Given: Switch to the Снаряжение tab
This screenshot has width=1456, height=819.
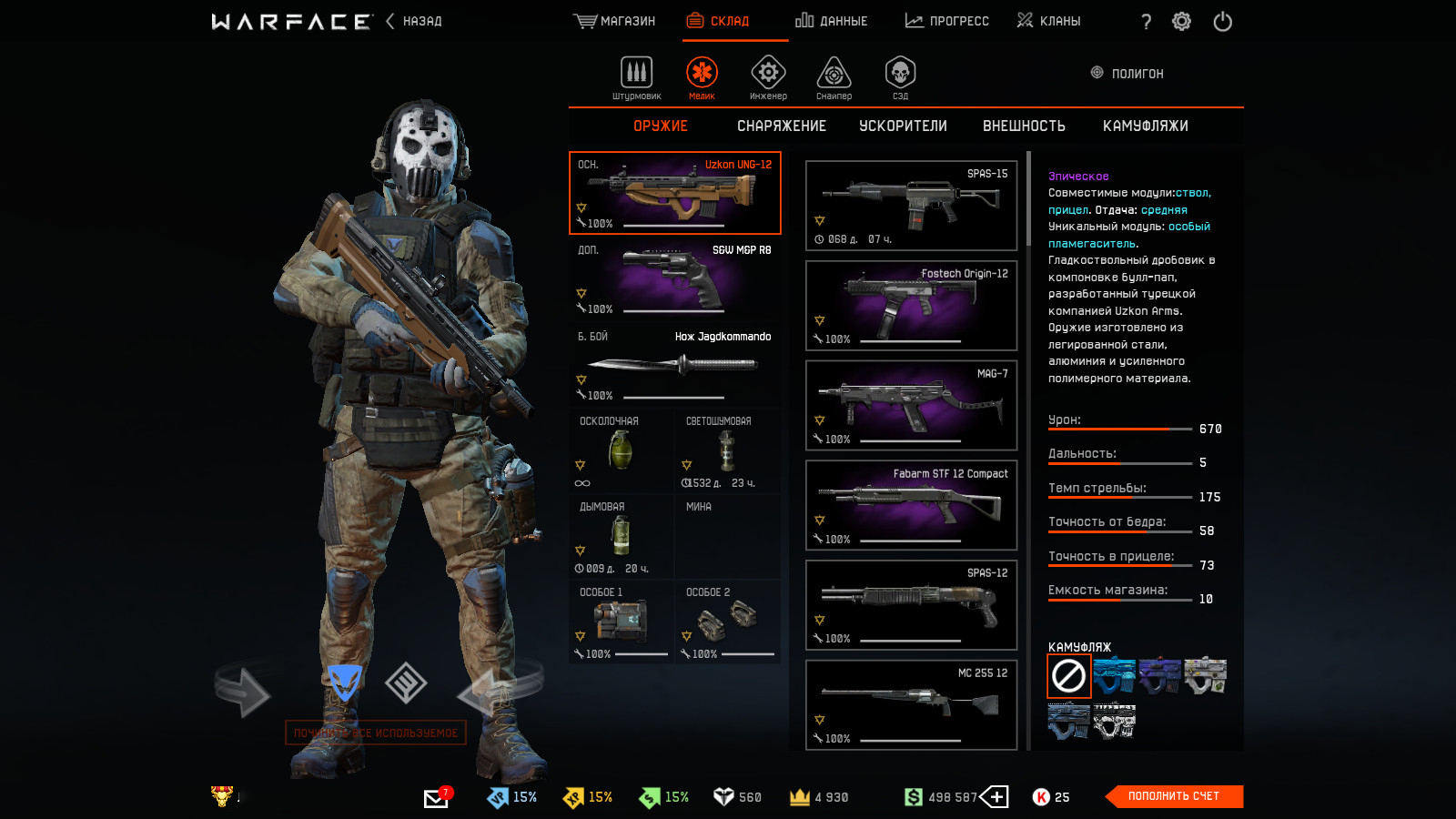Looking at the screenshot, I should tap(782, 126).
